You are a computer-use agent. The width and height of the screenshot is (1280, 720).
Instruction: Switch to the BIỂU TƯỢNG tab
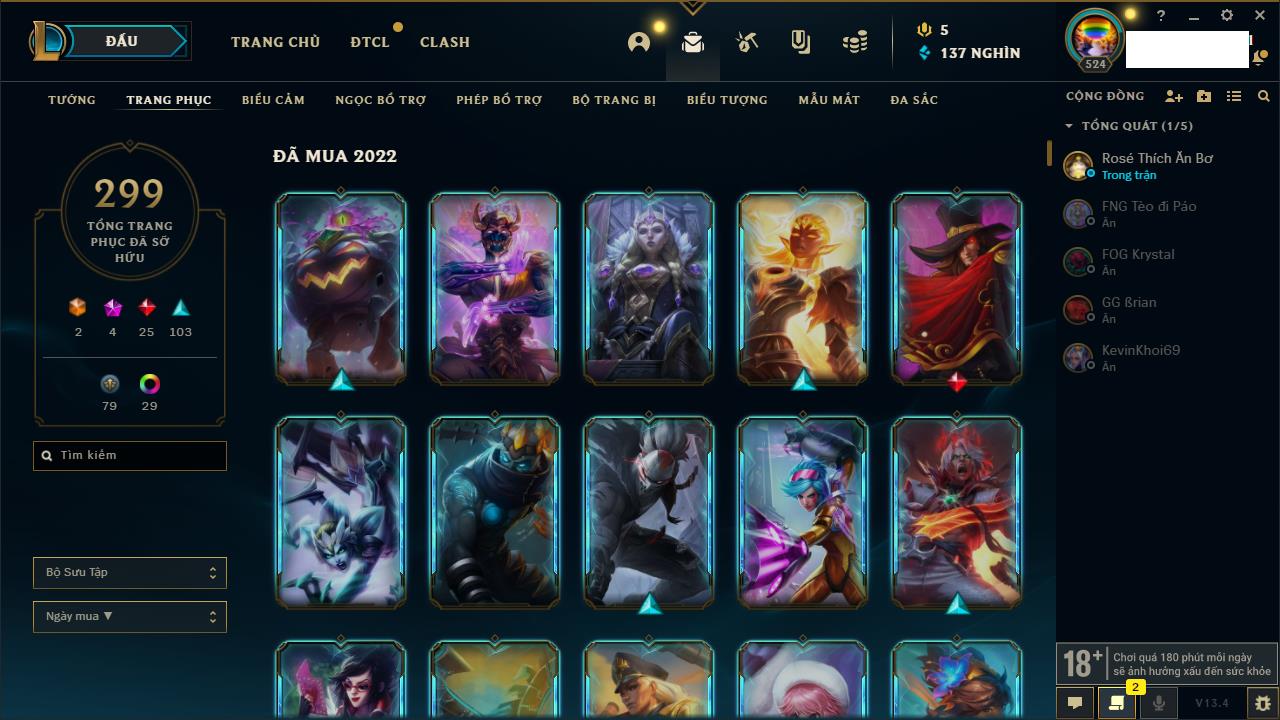(x=727, y=100)
